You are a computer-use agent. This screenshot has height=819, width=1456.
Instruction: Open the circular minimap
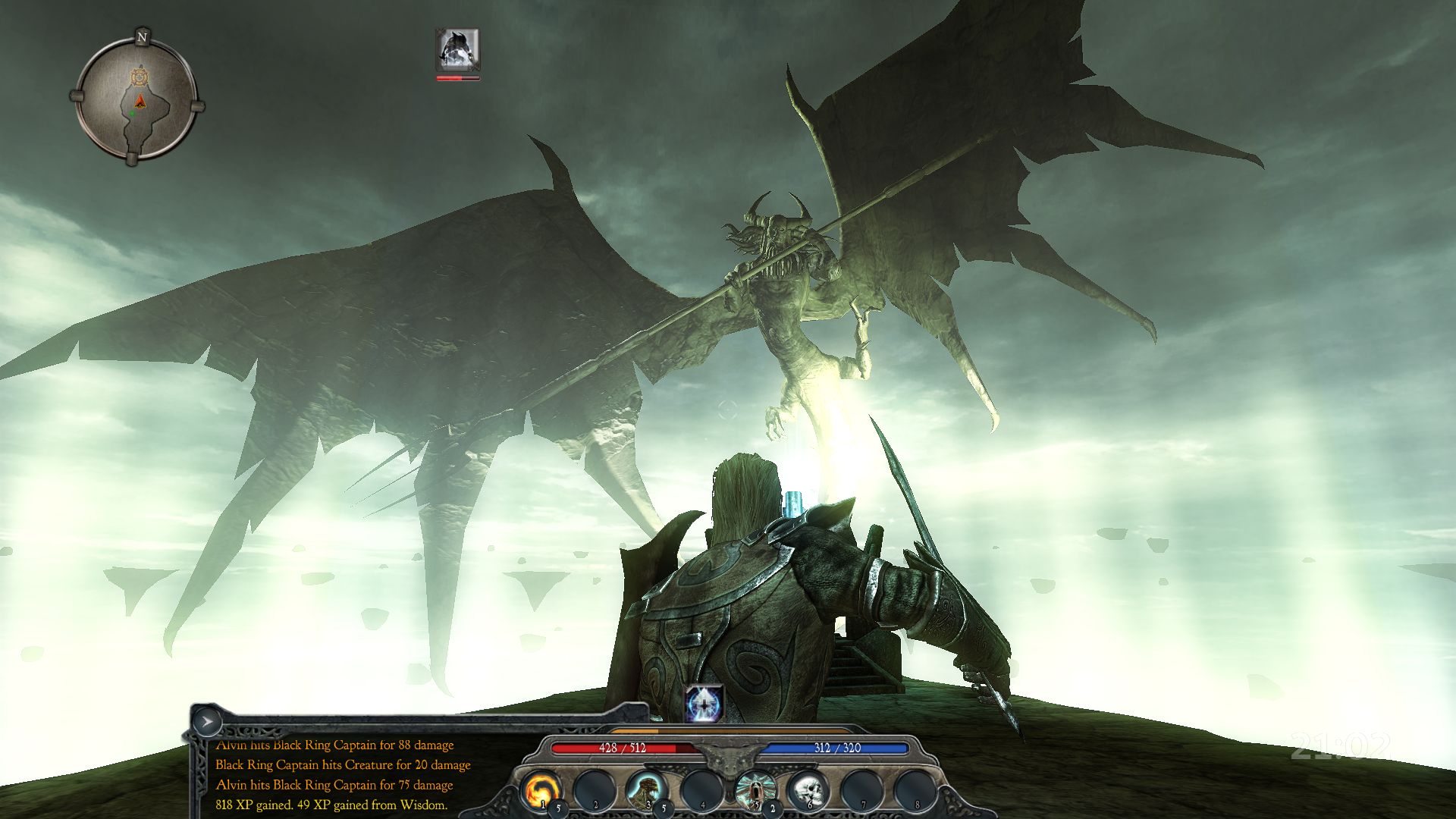(x=137, y=99)
